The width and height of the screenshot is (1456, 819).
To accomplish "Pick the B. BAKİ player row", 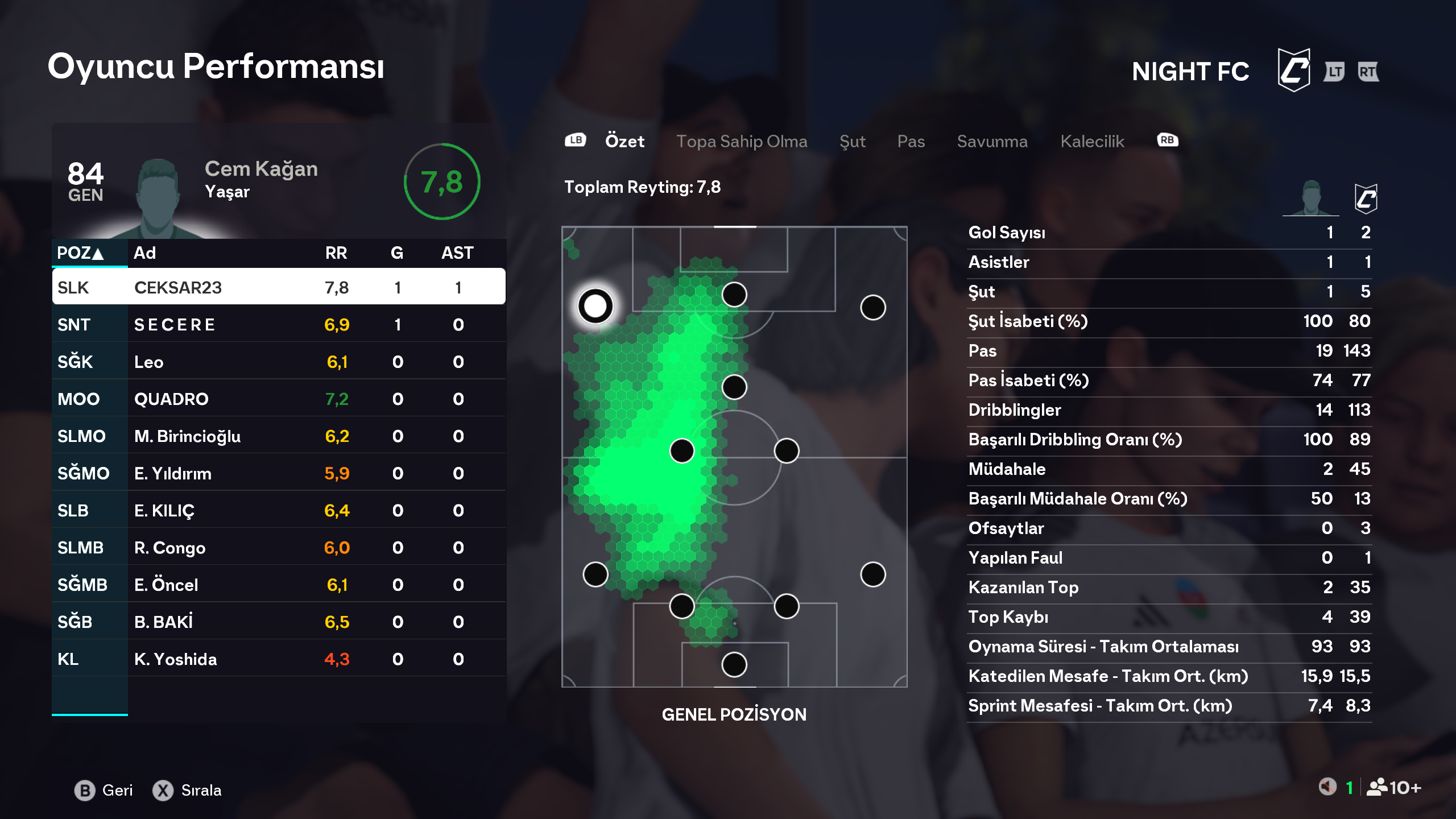I will 279,622.
